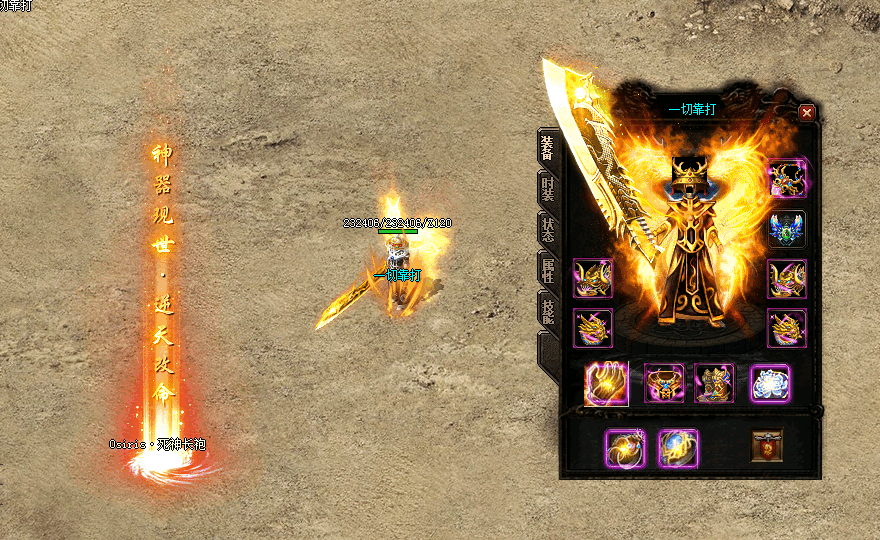The image size is (880, 540).
Task: Choose the golden boots equipment slot
Action: (x=714, y=383)
